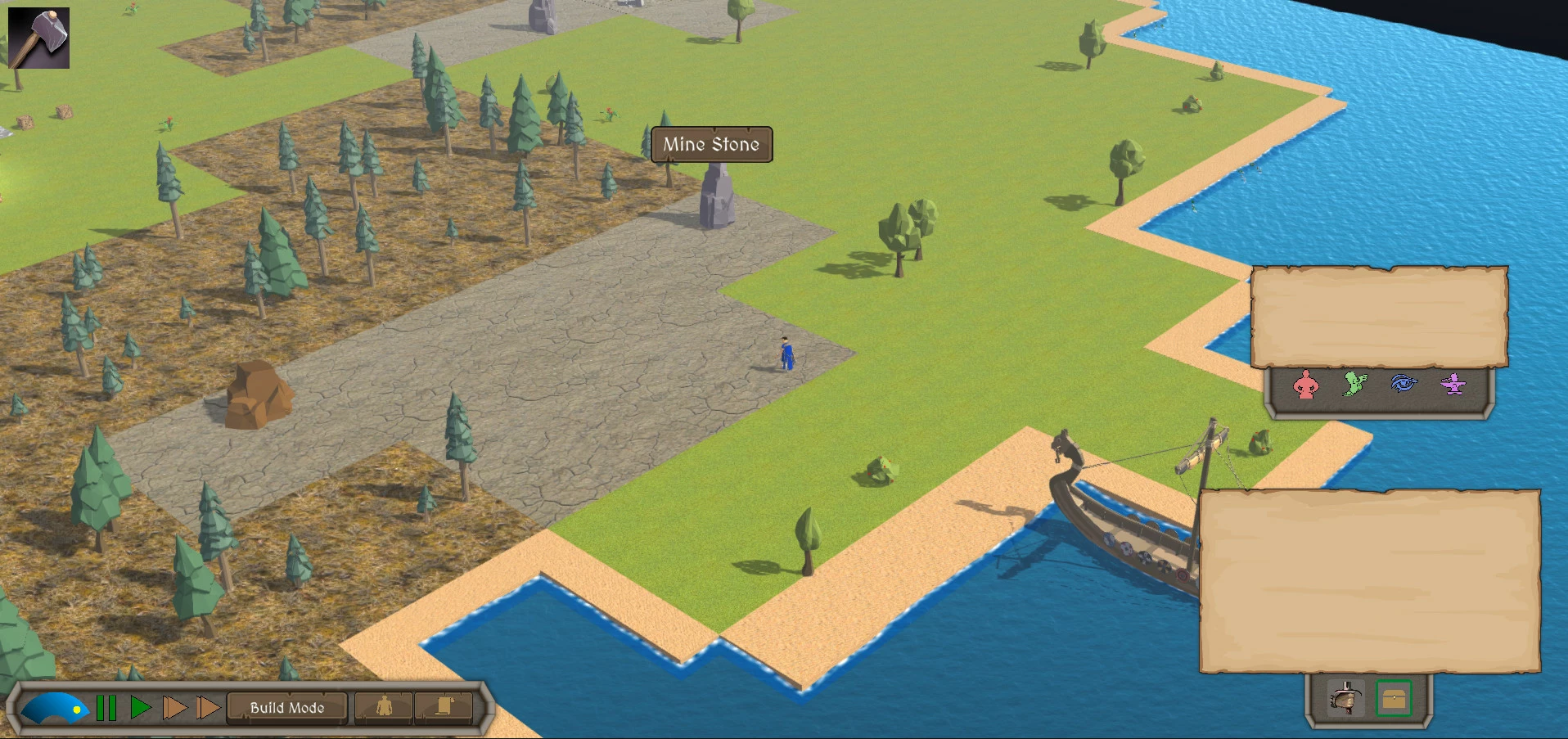The width and height of the screenshot is (1568, 739).
Task: Select the red strongman category icon
Action: point(1306,385)
